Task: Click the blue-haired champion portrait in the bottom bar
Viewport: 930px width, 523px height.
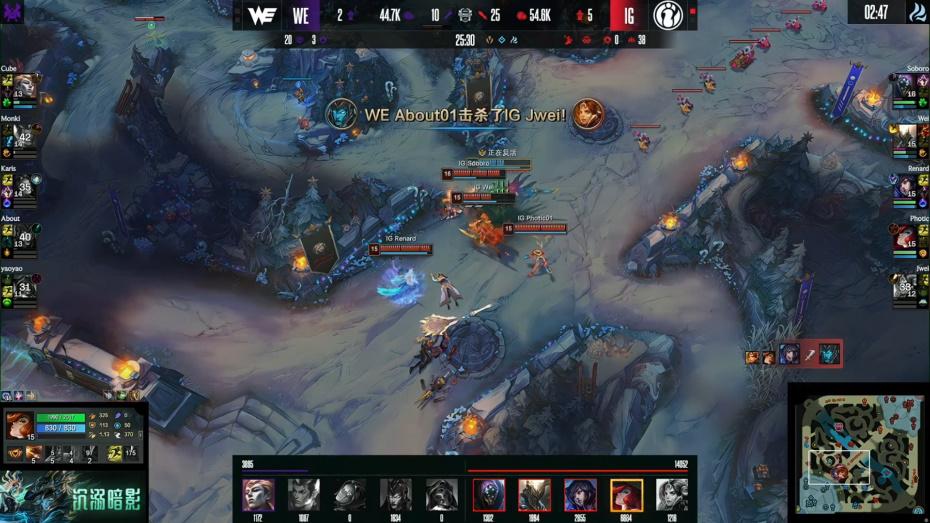Action: tap(580, 495)
